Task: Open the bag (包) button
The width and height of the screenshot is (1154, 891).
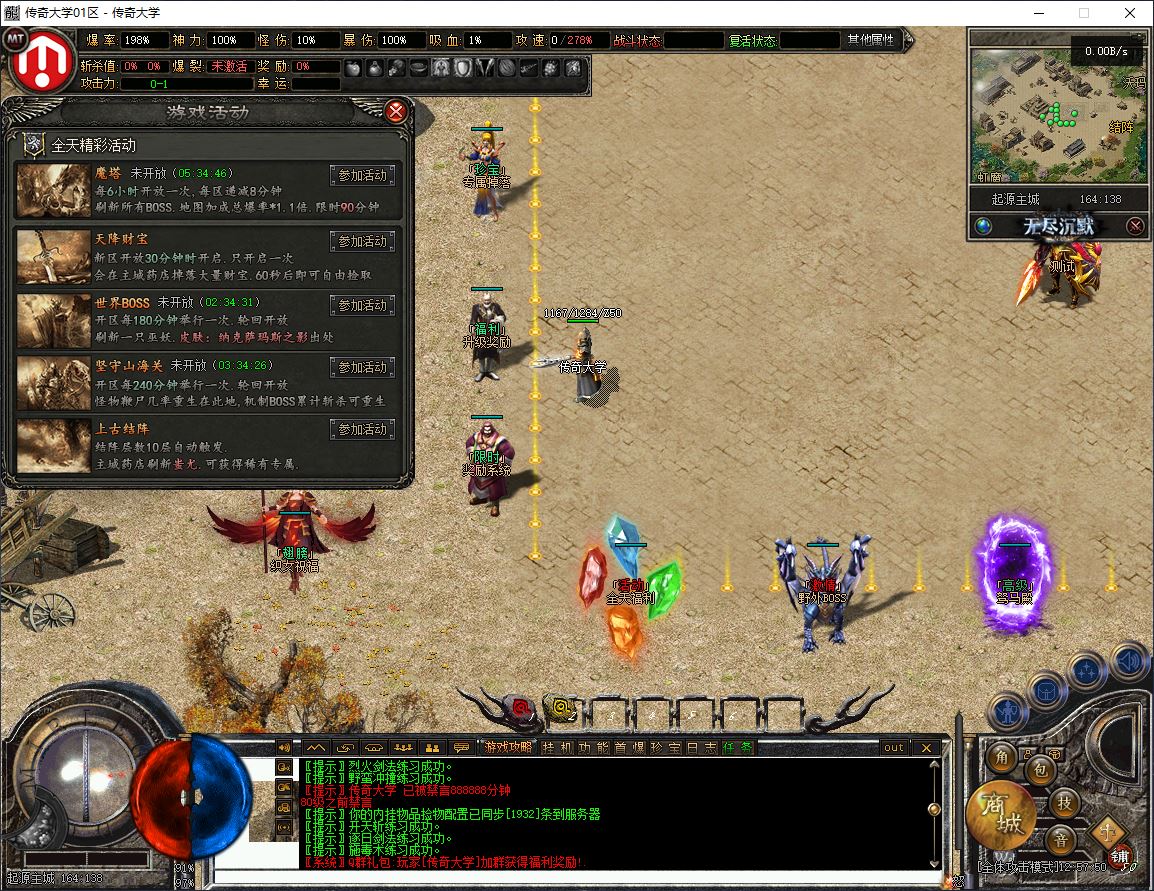Action: point(1040,770)
